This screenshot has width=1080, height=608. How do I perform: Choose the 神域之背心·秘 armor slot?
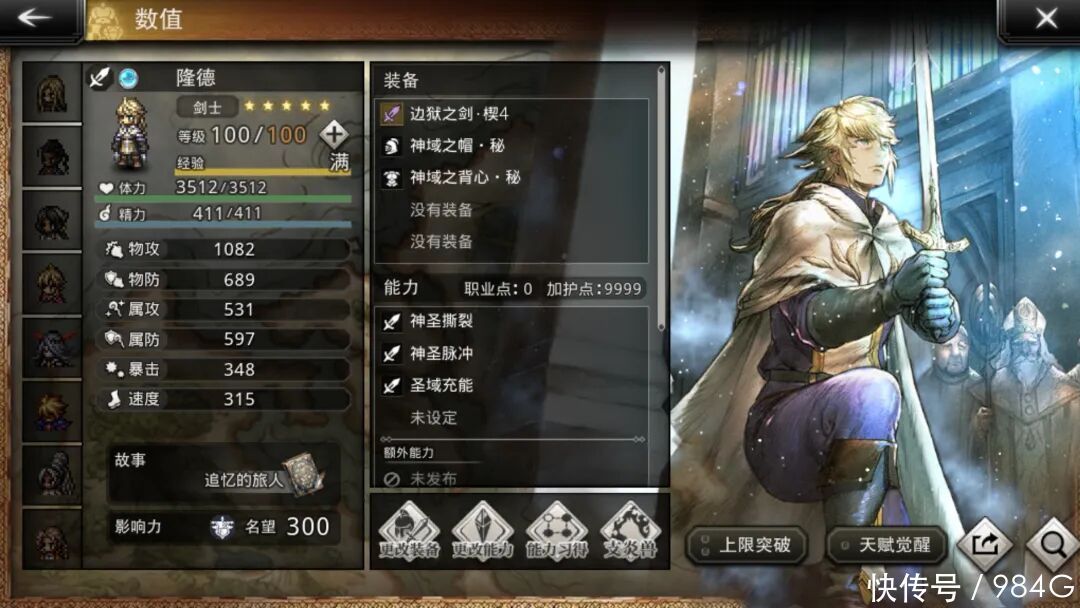coord(512,178)
